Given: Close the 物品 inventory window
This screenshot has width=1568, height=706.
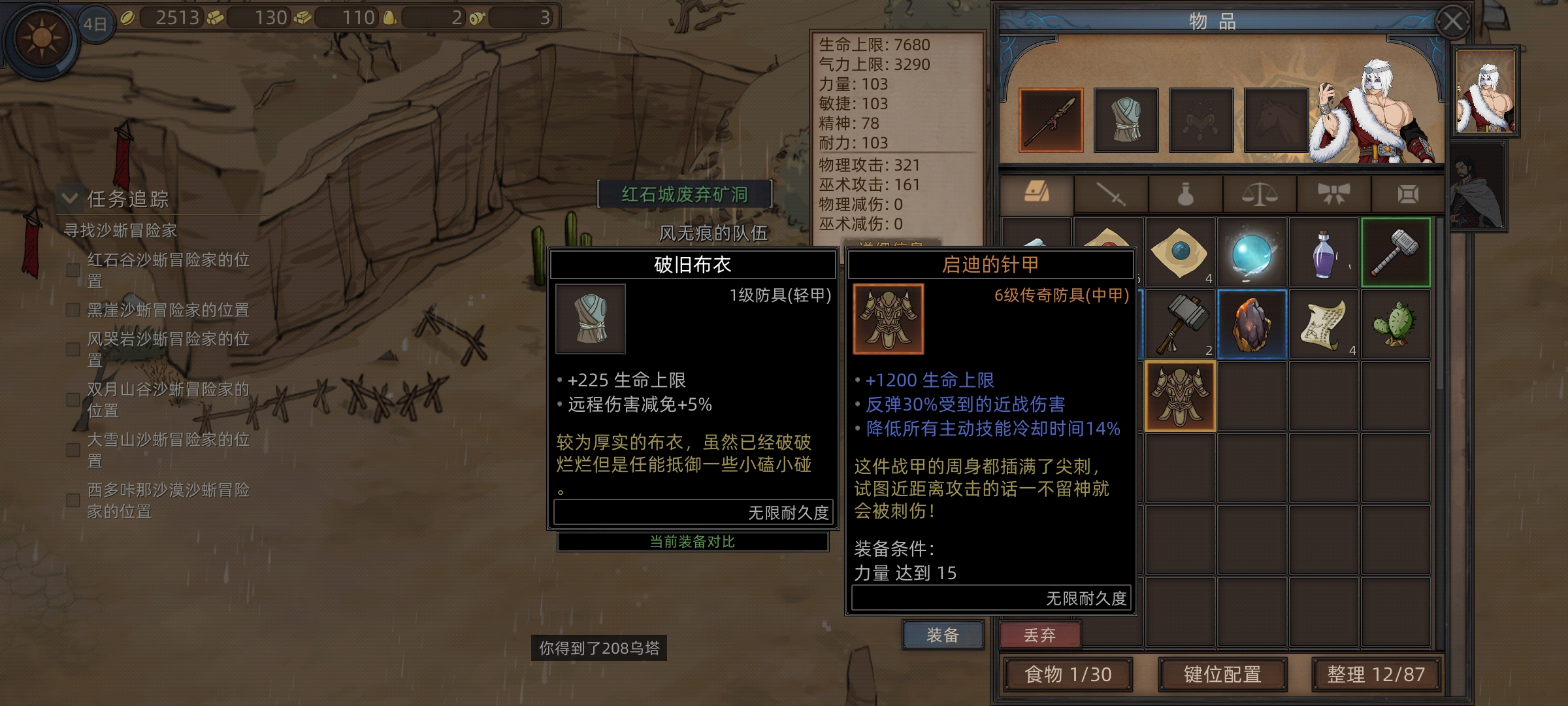Looking at the screenshot, I should tap(1452, 22).
